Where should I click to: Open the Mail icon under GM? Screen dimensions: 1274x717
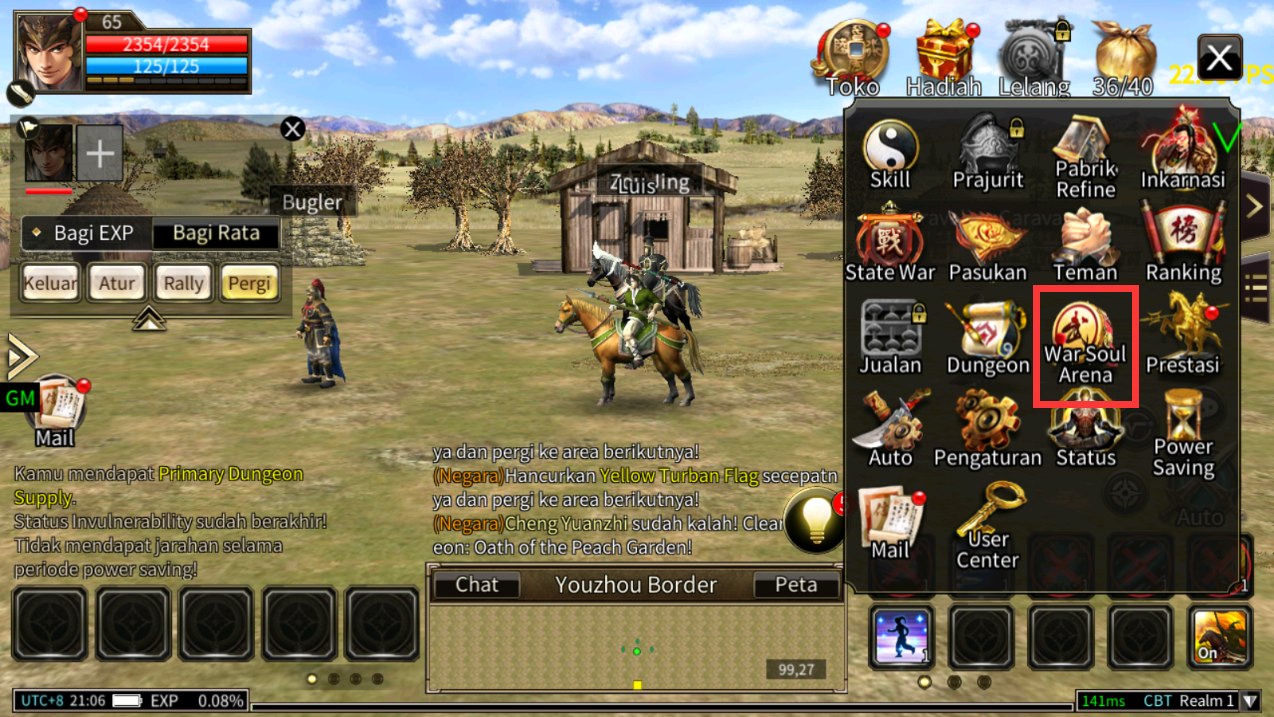pos(55,410)
